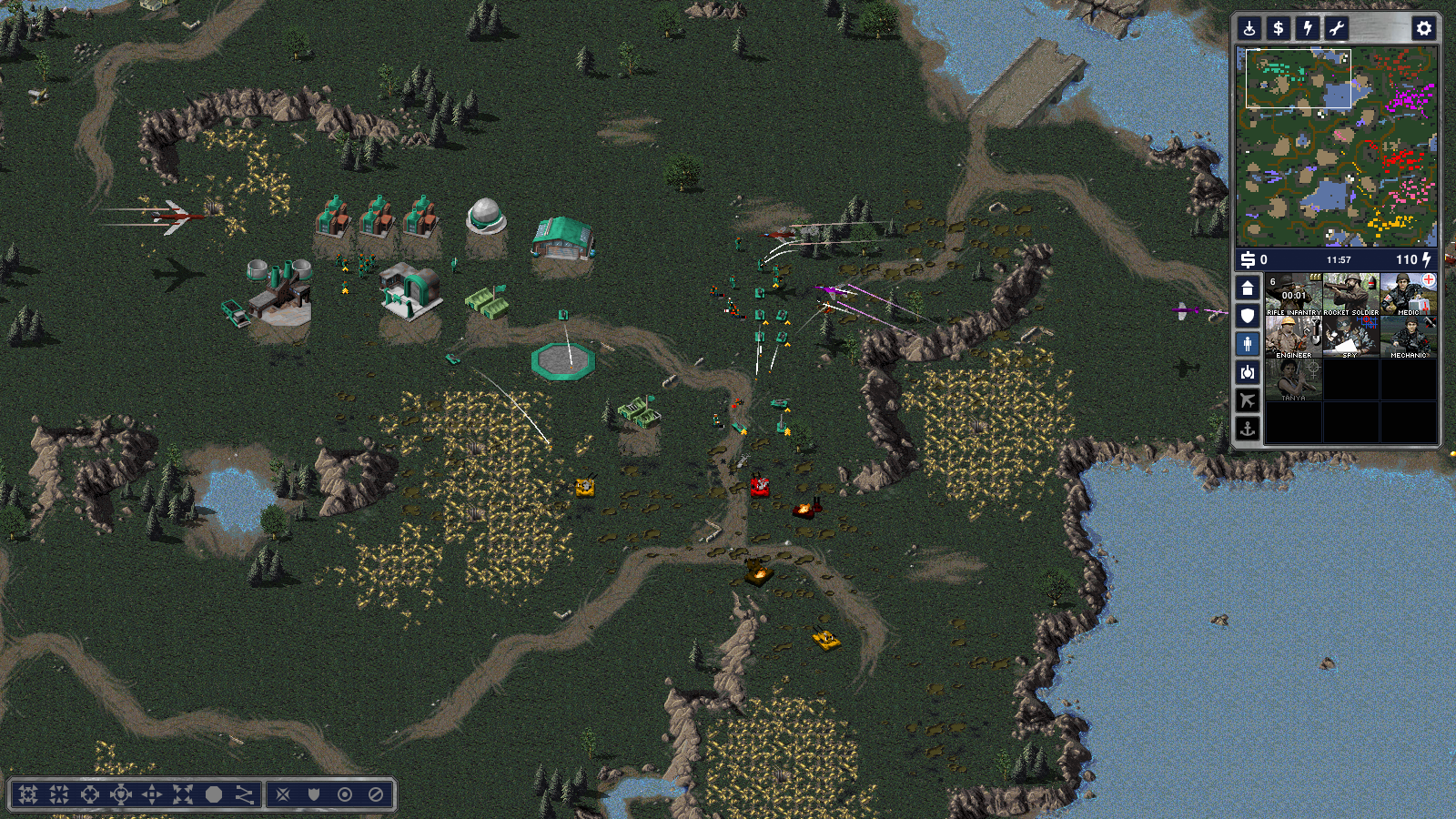Train a Mechanic unit

click(1408, 338)
